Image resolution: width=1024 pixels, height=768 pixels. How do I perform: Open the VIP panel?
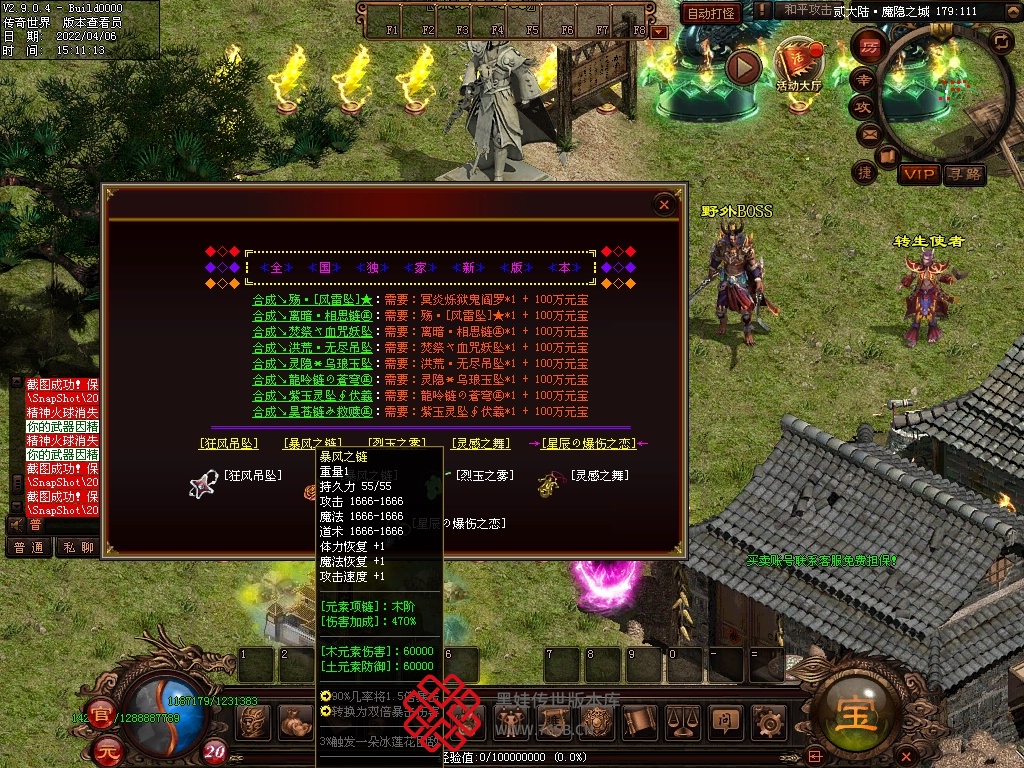[918, 174]
